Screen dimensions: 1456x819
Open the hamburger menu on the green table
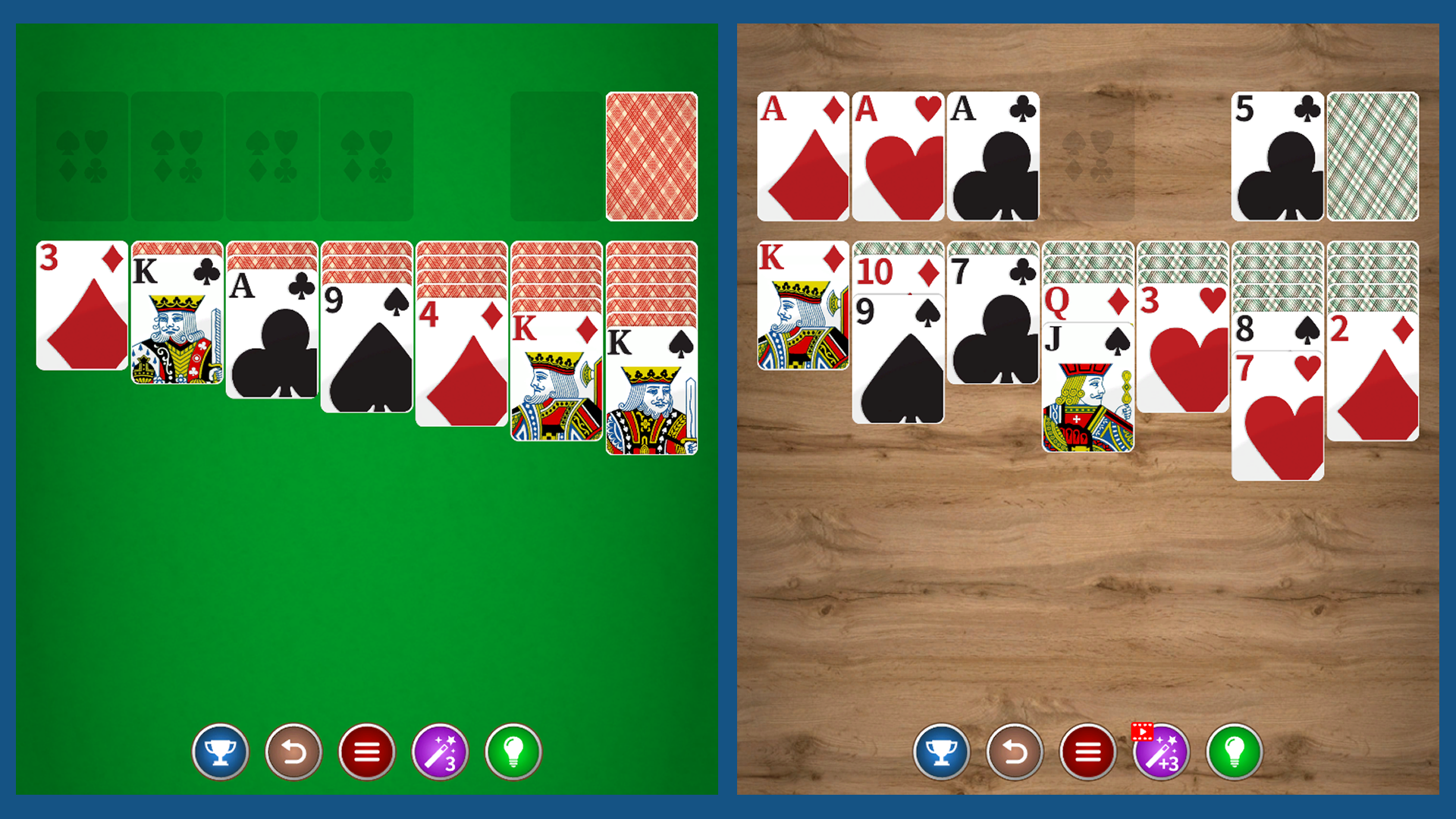coord(367,752)
